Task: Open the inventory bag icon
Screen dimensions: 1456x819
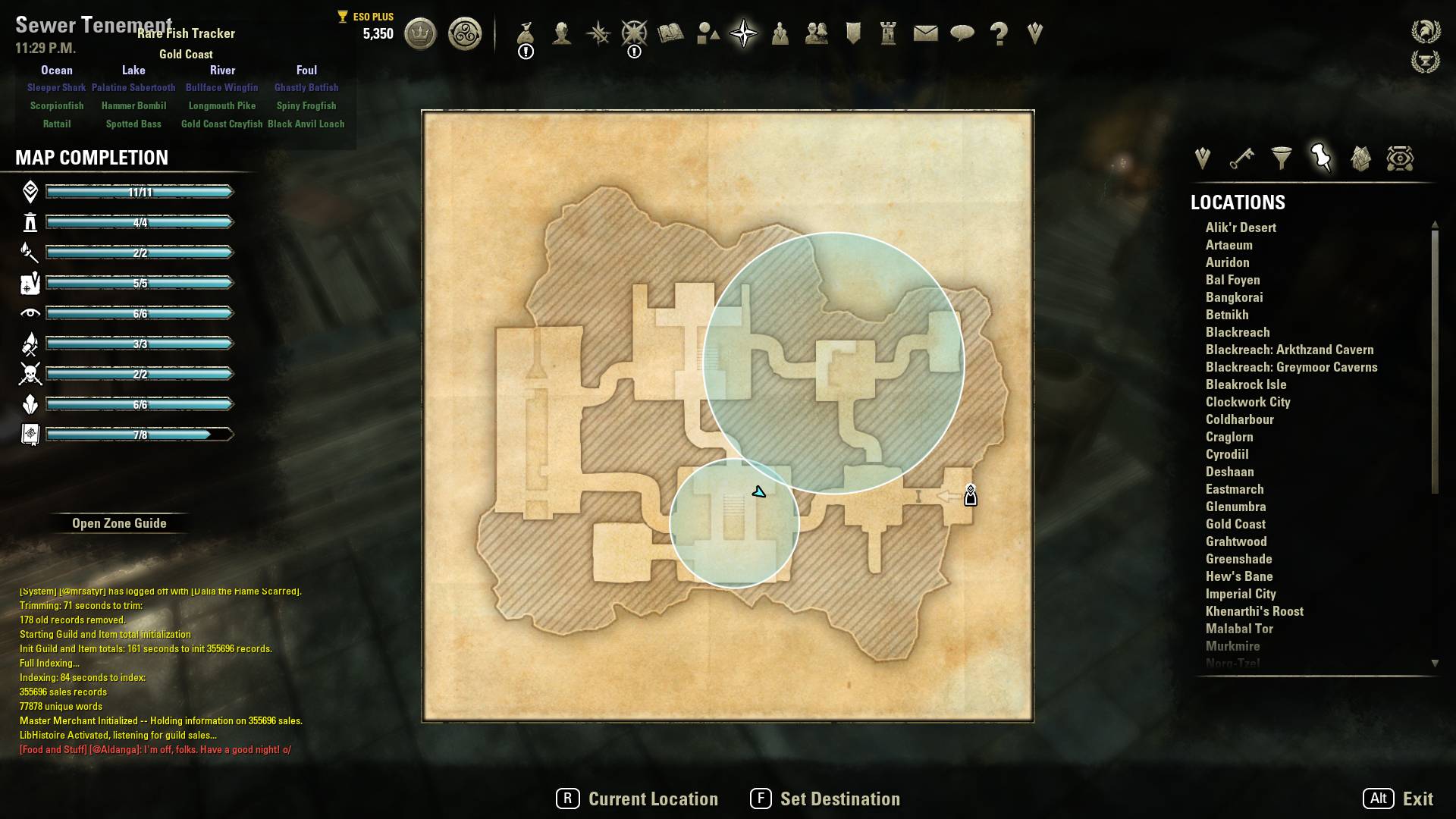Action: [526, 33]
